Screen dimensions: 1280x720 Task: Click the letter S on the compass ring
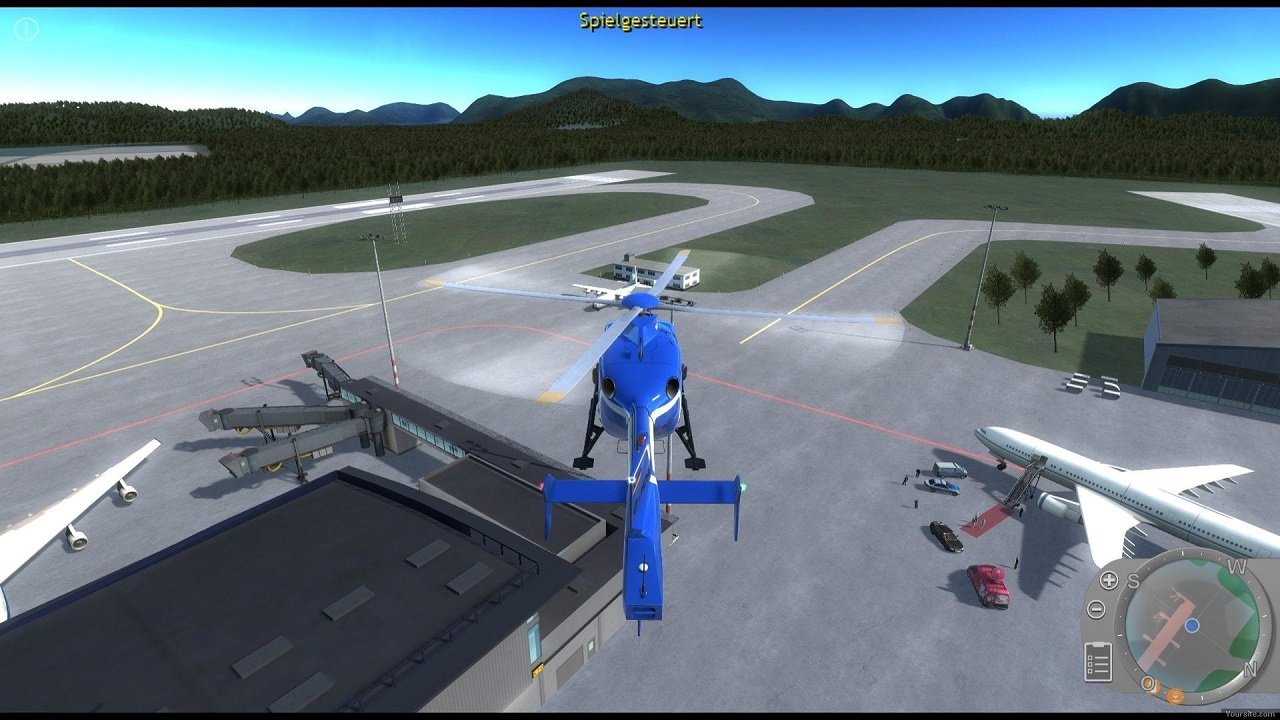1134,580
